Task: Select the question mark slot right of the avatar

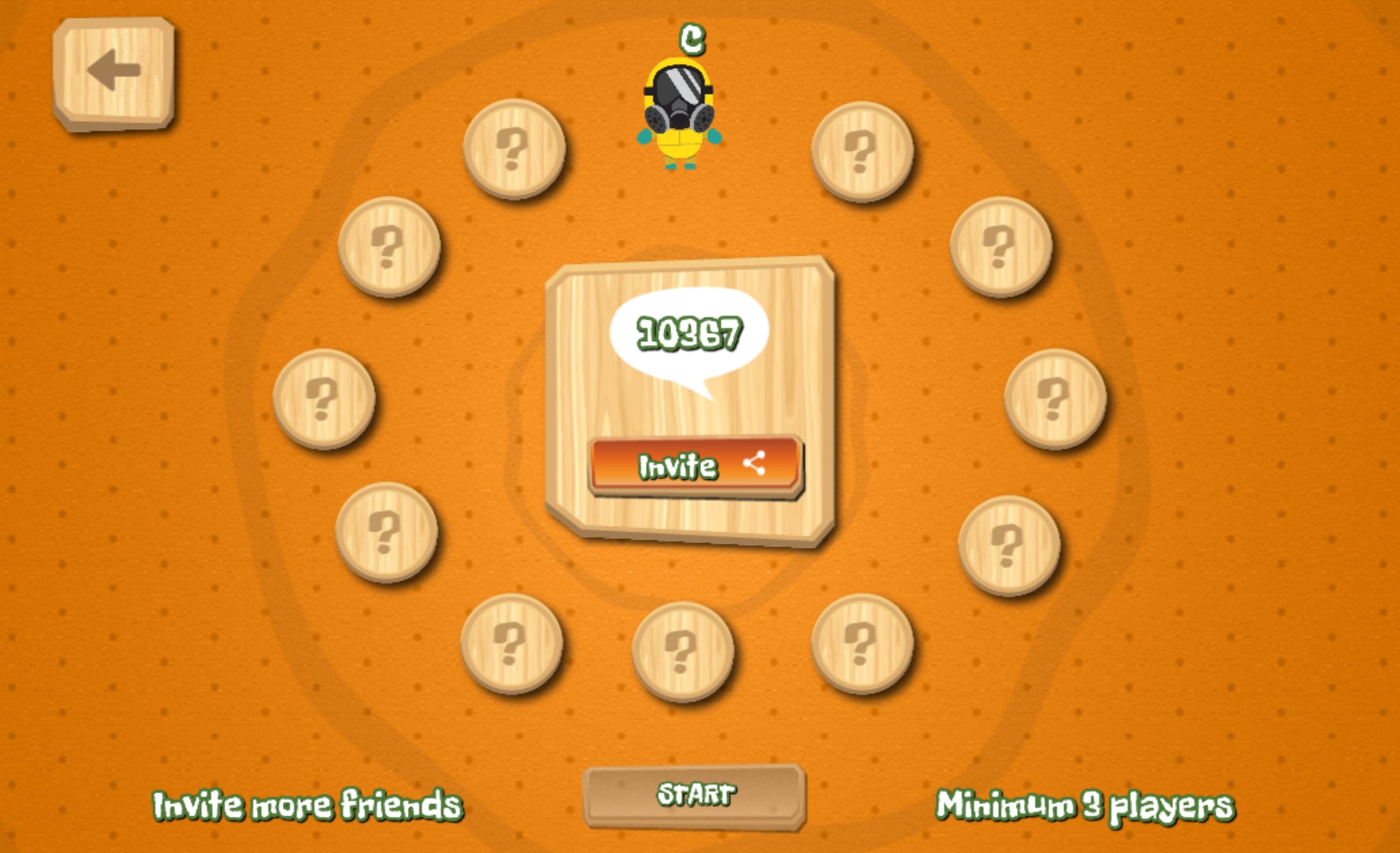Action: pyautogui.click(x=860, y=152)
